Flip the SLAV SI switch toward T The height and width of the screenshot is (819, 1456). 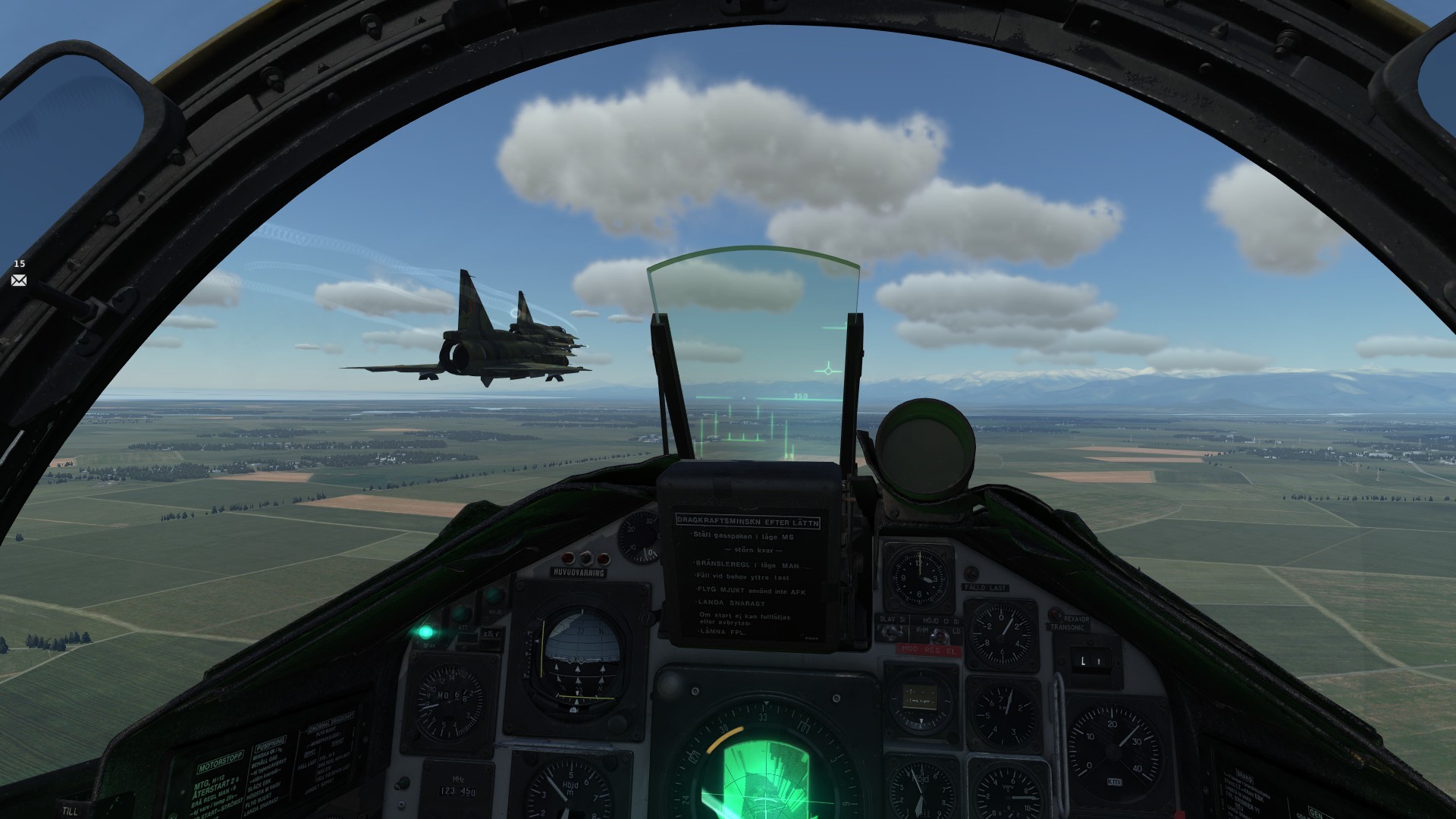(890, 635)
